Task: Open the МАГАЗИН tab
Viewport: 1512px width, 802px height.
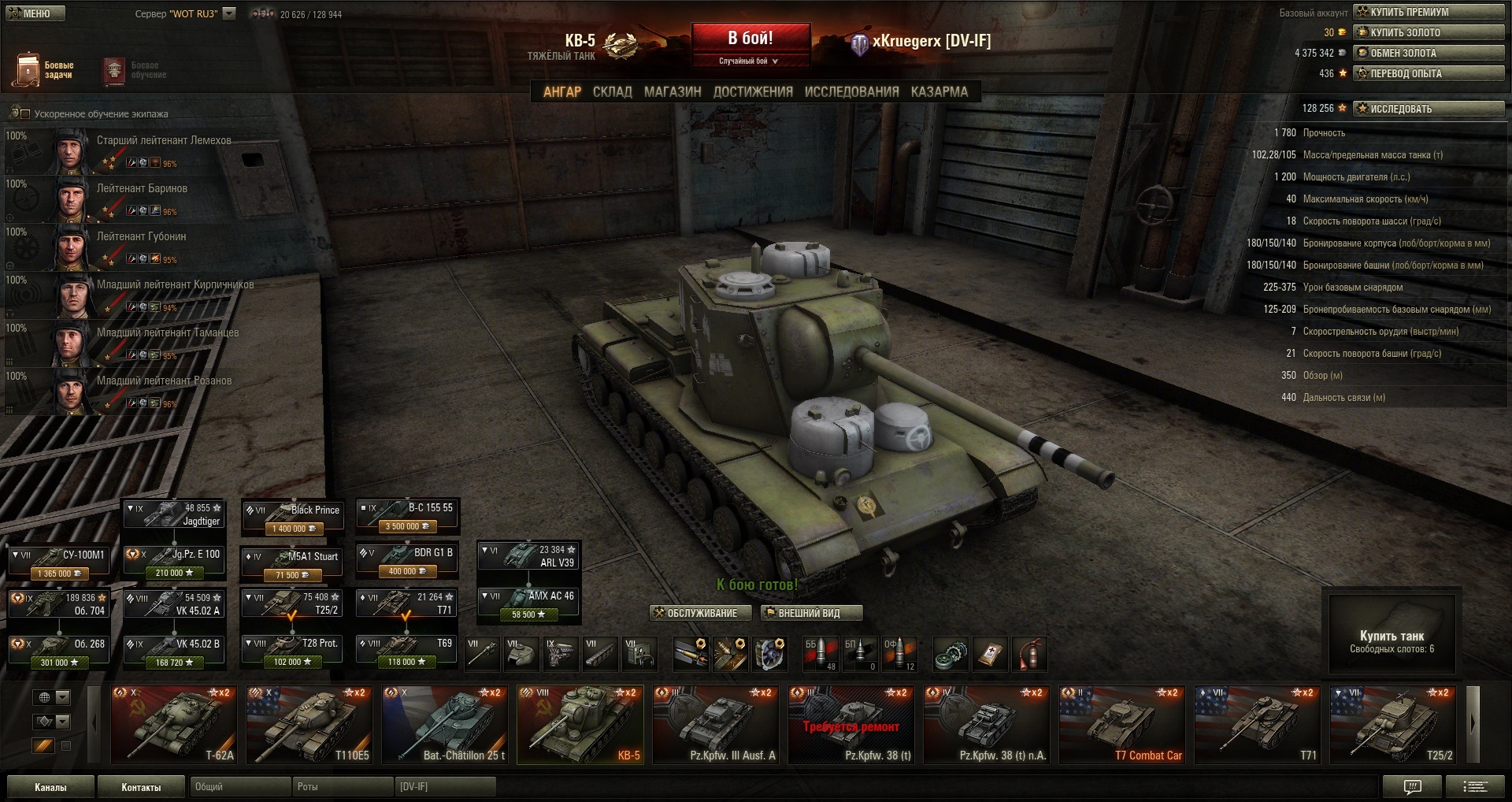Action: tap(673, 92)
